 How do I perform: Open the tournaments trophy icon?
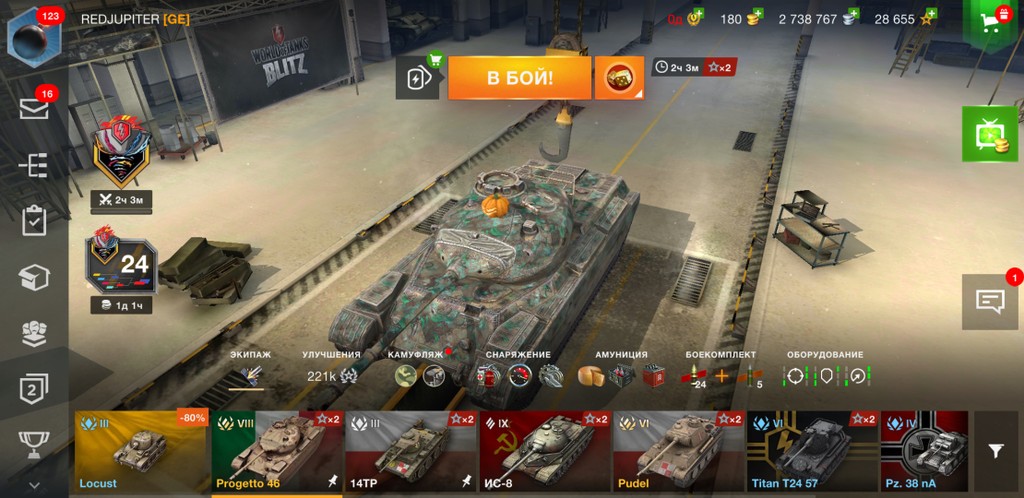coord(34,442)
